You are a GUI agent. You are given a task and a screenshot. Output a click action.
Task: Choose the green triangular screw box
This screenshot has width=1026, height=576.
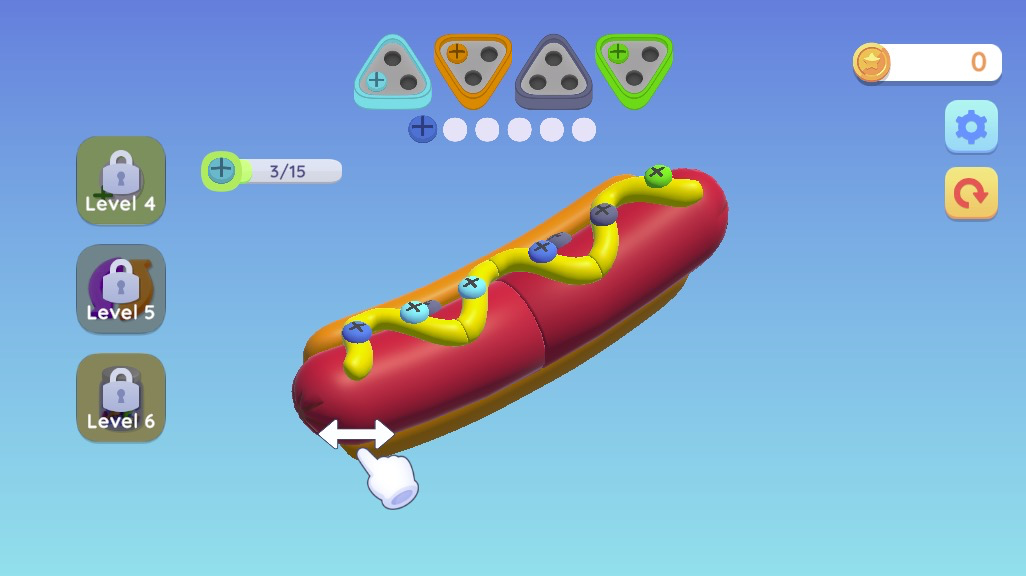point(634,67)
